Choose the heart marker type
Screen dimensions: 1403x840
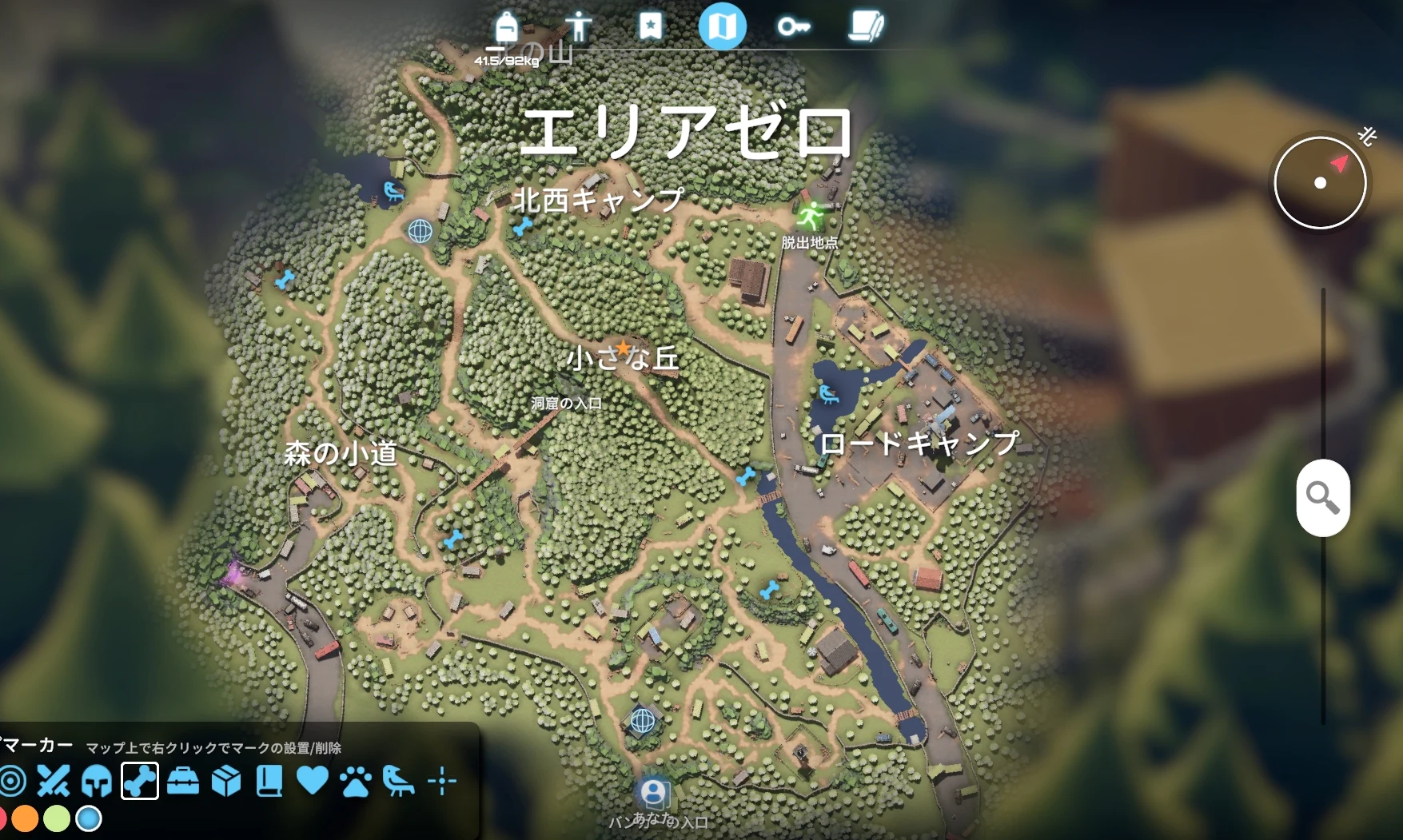point(313,781)
